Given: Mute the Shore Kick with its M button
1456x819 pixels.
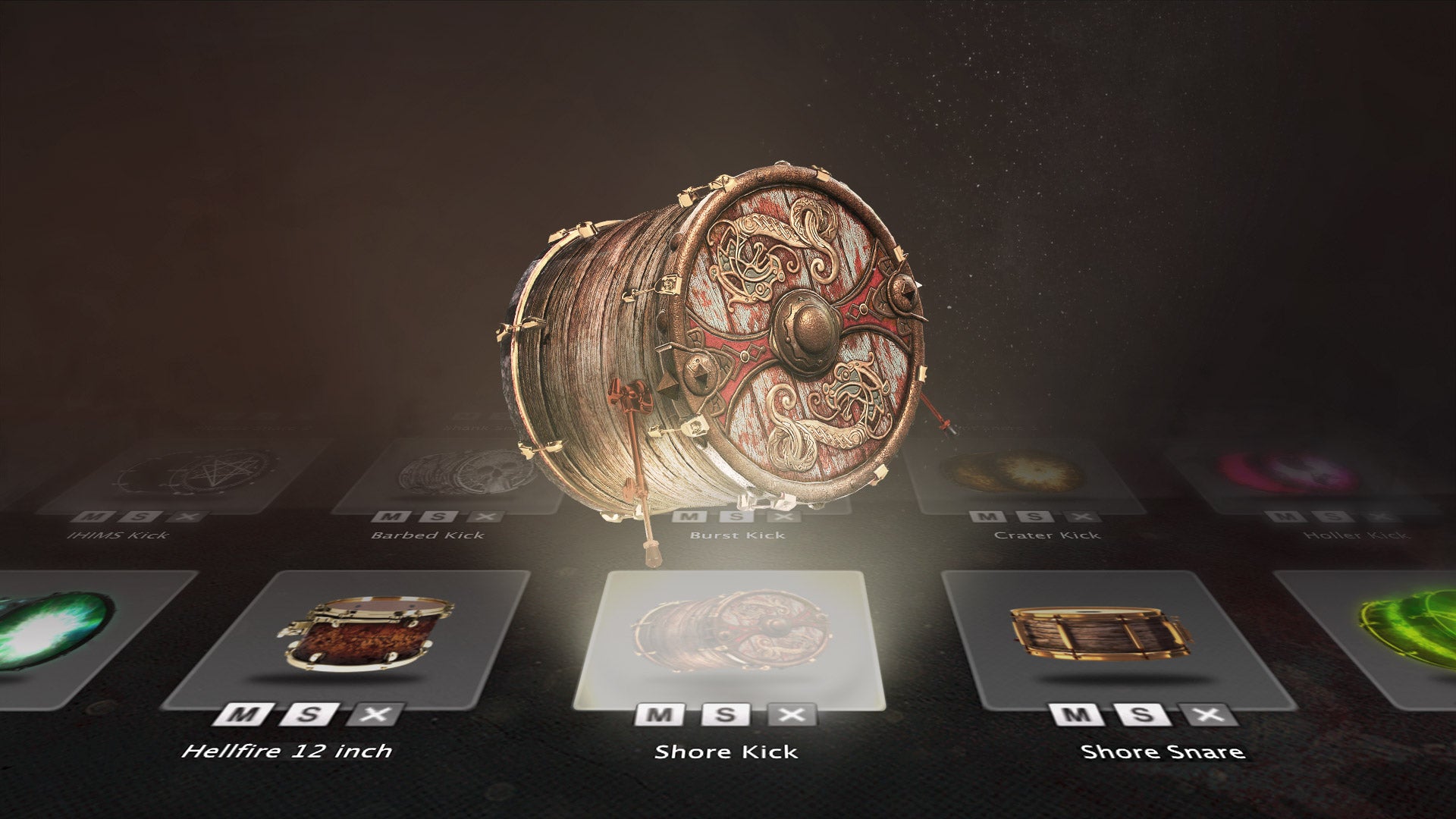Looking at the screenshot, I should (x=659, y=714).
